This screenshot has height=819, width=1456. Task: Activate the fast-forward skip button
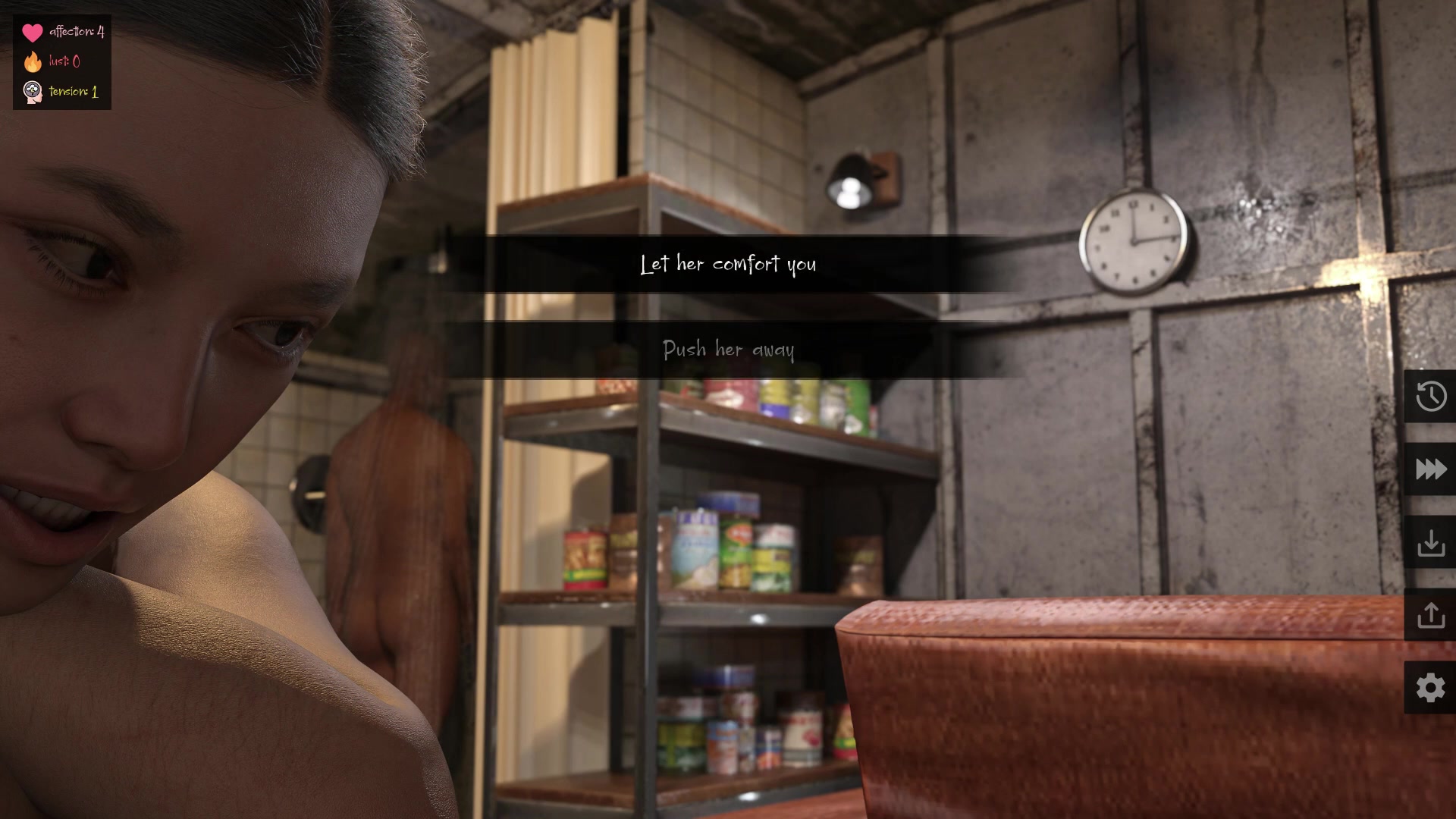(x=1430, y=469)
